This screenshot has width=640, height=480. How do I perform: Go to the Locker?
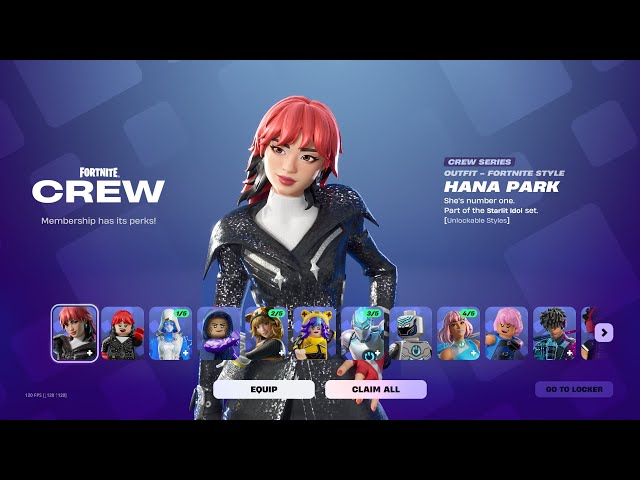click(x=573, y=389)
